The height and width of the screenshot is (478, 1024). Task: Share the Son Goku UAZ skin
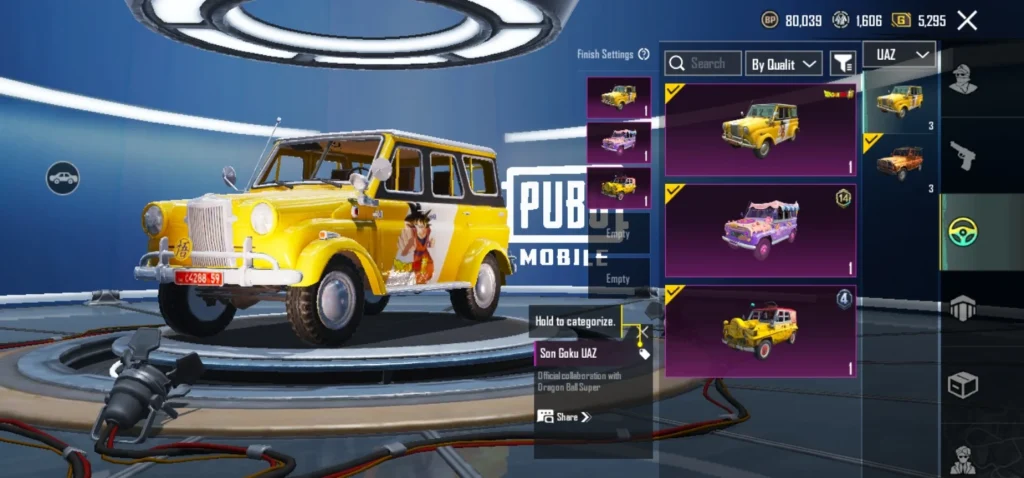click(565, 416)
